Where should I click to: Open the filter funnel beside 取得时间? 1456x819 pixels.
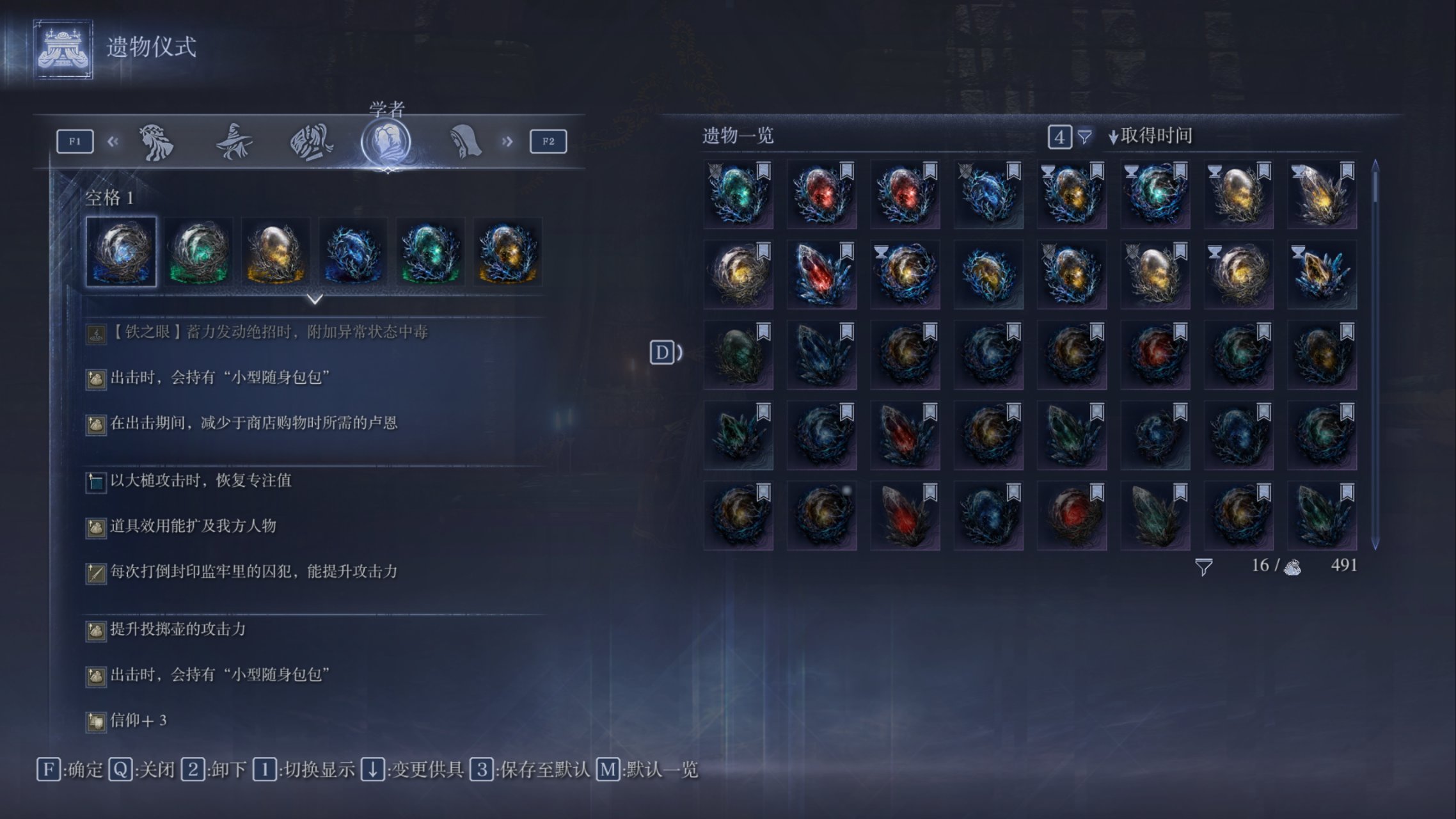(1084, 136)
